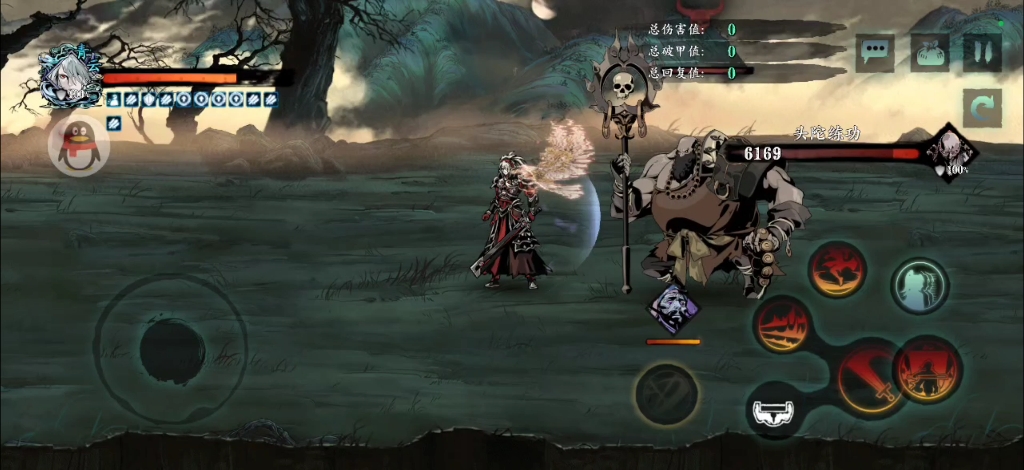Tap the dimmed crossed-out round skill button

coord(666,392)
